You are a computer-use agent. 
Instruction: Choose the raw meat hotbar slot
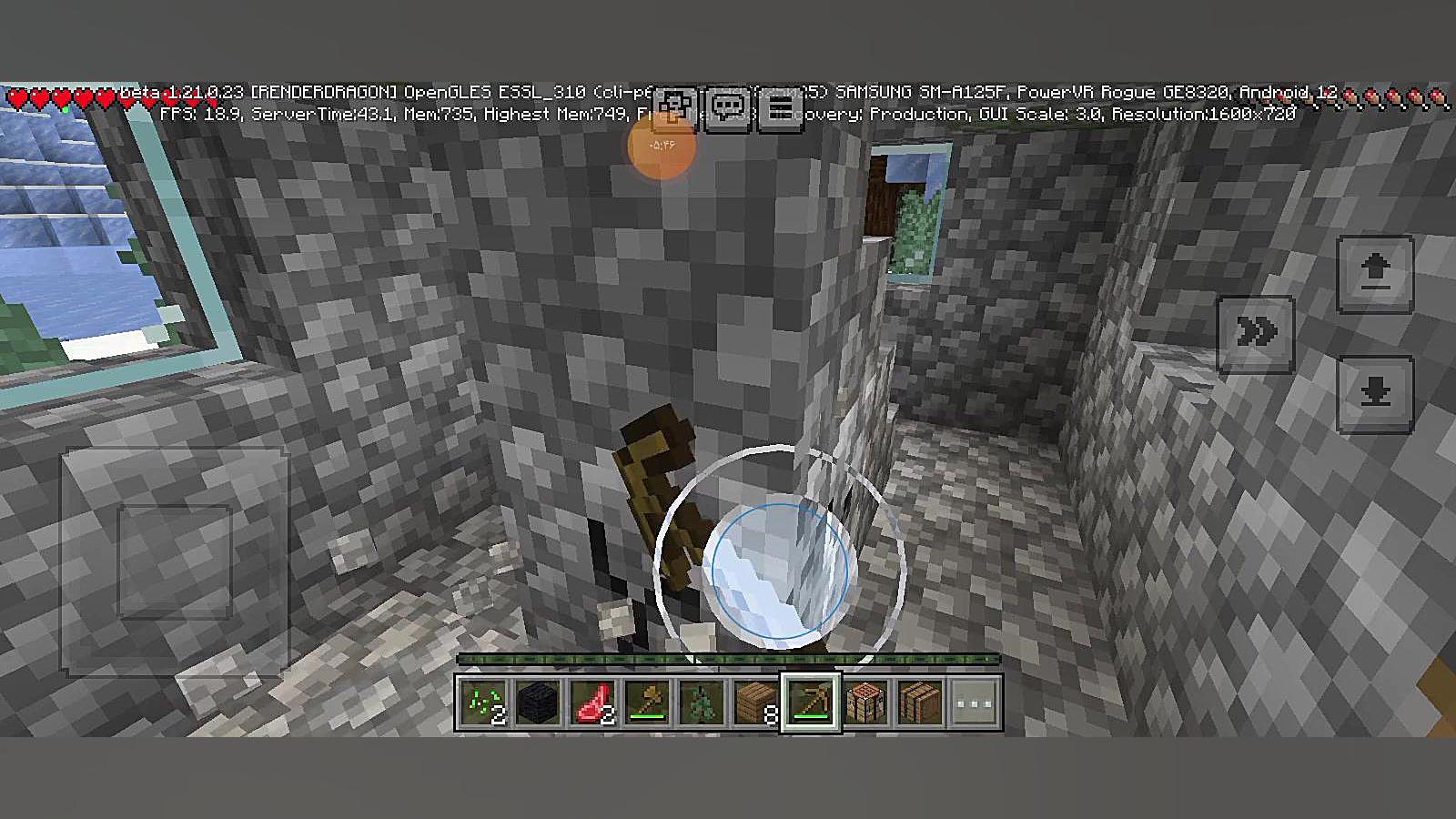coord(592,703)
